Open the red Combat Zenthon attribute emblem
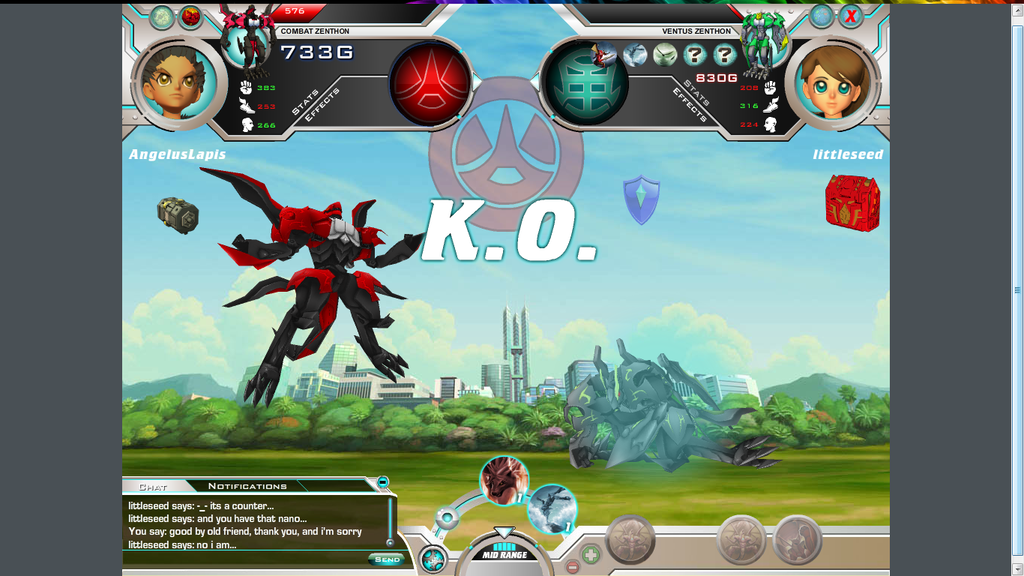The width and height of the screenshot is (1024, 576). coord(430,84)
